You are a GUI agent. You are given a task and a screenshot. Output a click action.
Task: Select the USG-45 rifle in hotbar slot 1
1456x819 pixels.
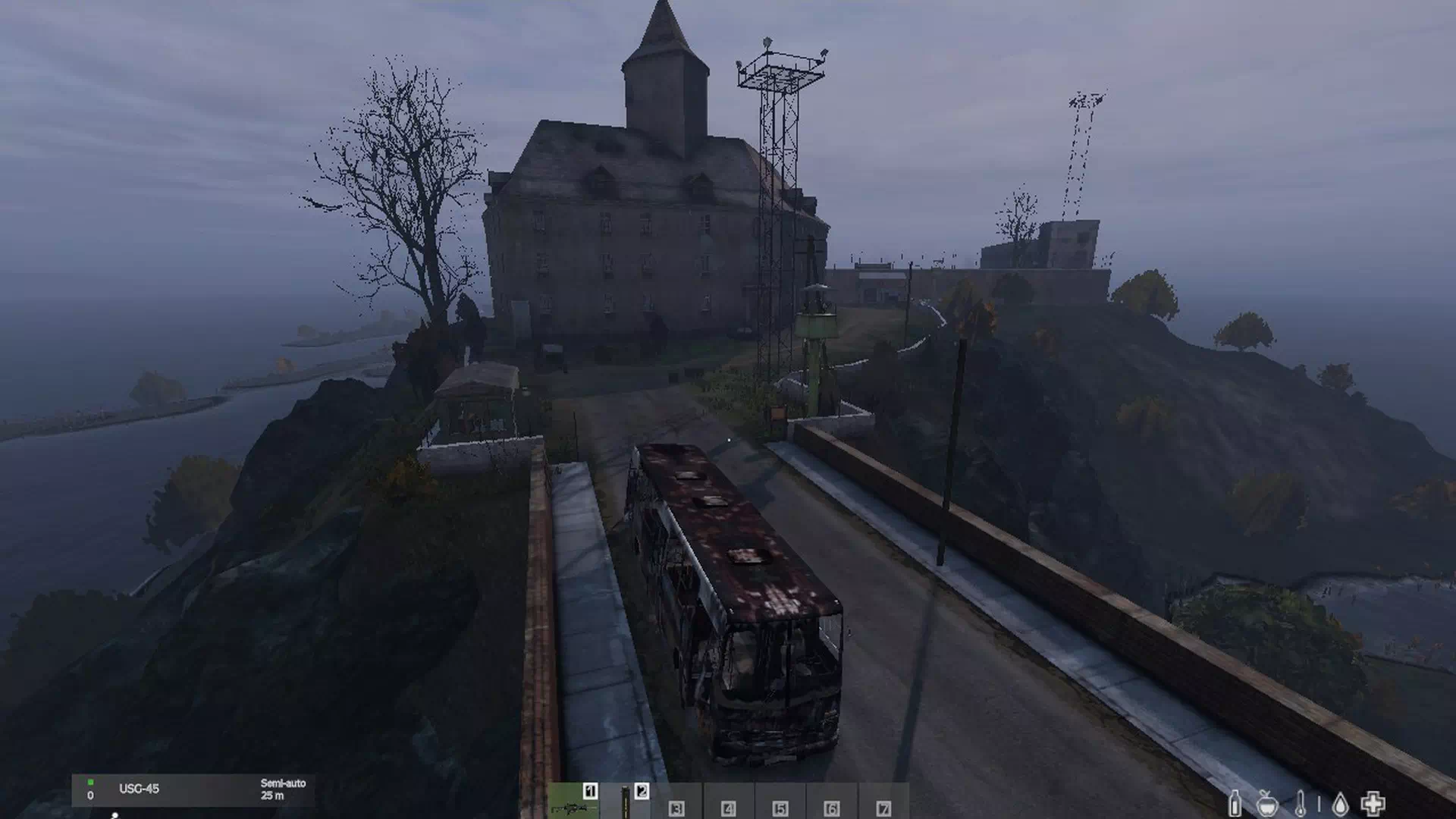point(573,802)
